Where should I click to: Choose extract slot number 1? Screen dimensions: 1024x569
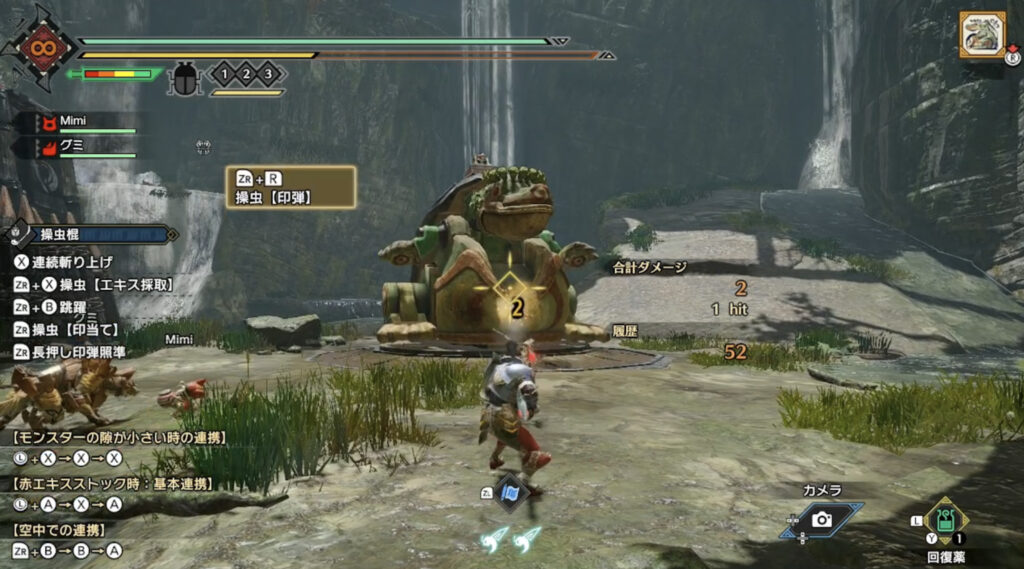click(226, 74)
